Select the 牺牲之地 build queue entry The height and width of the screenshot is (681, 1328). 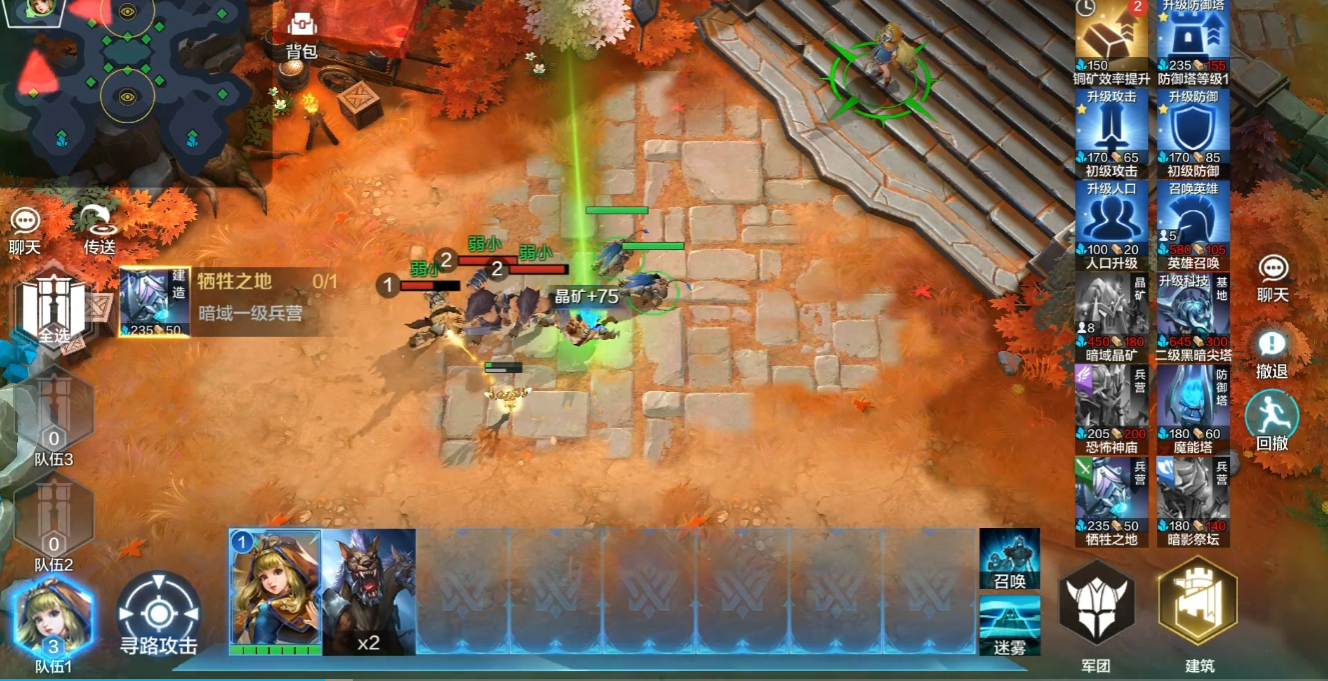pos(228,301)
